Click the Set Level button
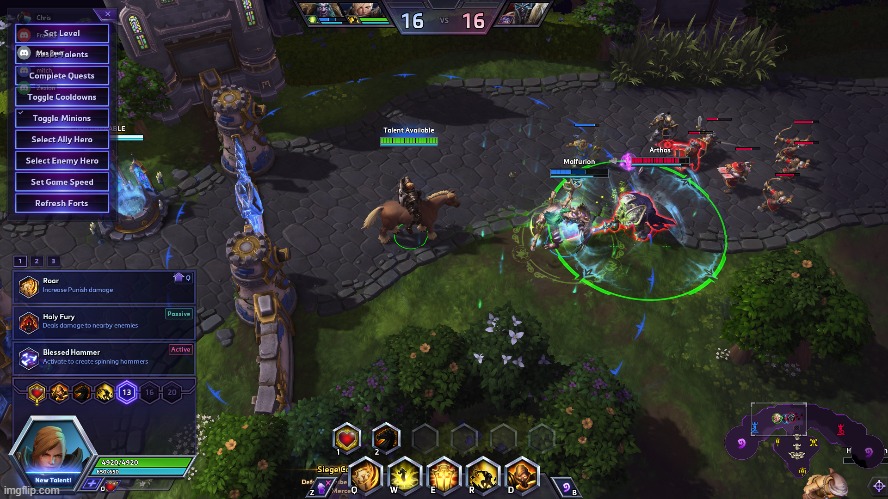The width and height of the screenshot is (888, 499). [62, 33]
